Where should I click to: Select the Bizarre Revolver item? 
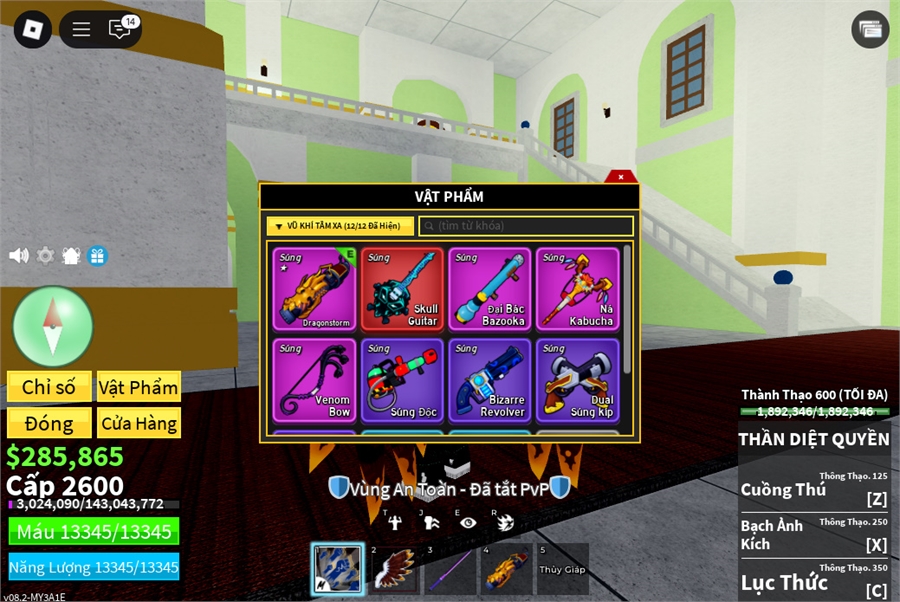click(489, 380)
